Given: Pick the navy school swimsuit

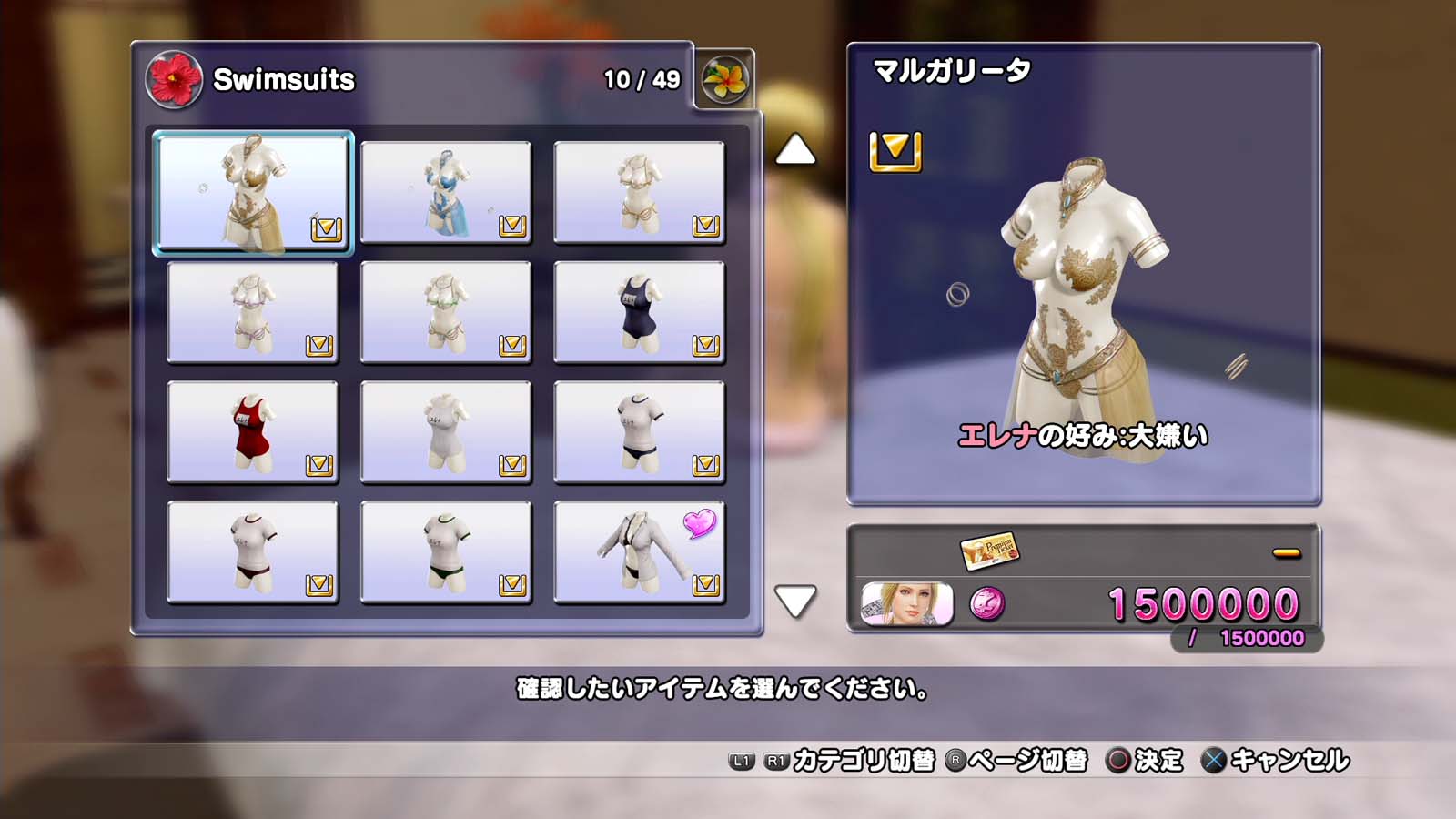Looking at the screenshot, I should point(639,312).
